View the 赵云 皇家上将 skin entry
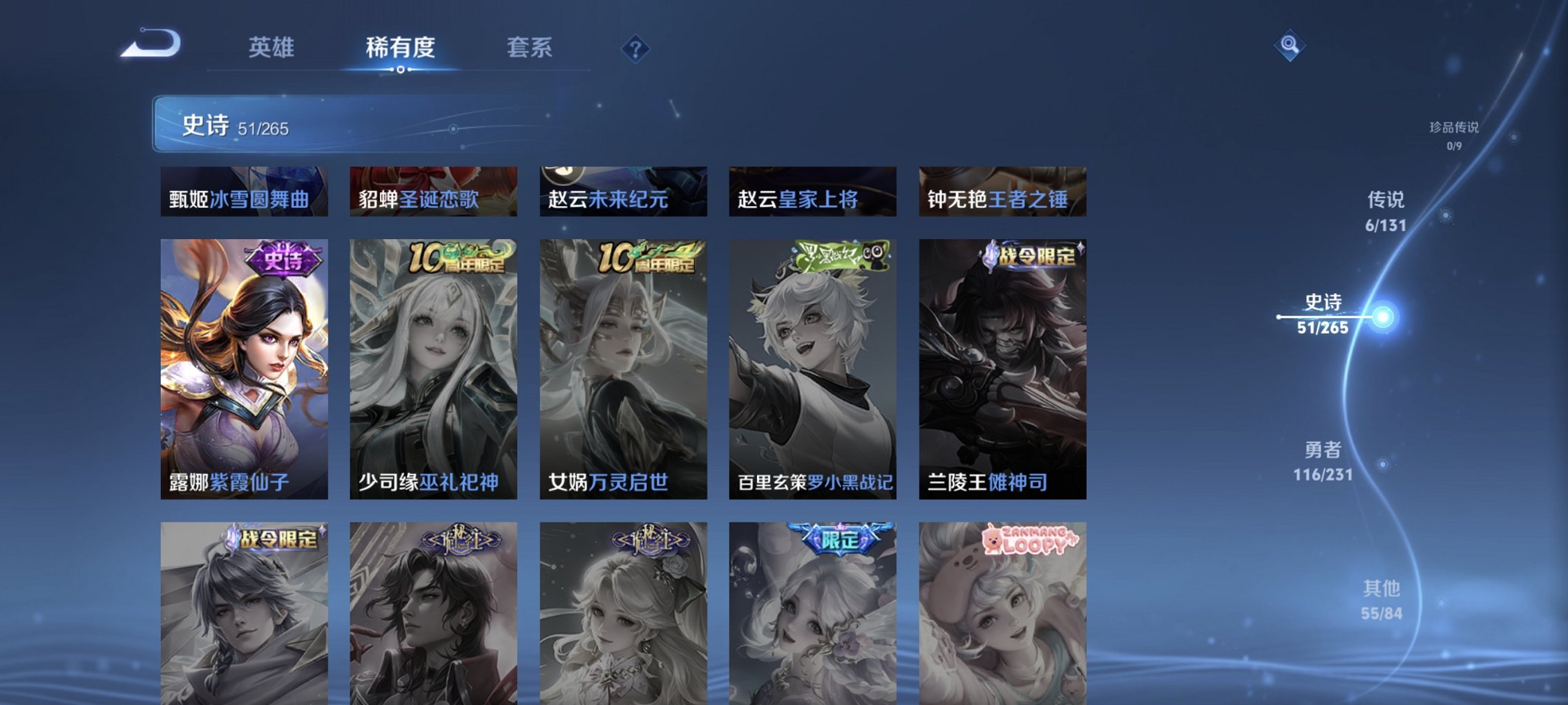Viewport: 1568px width, 705px height. pos(813,194)
